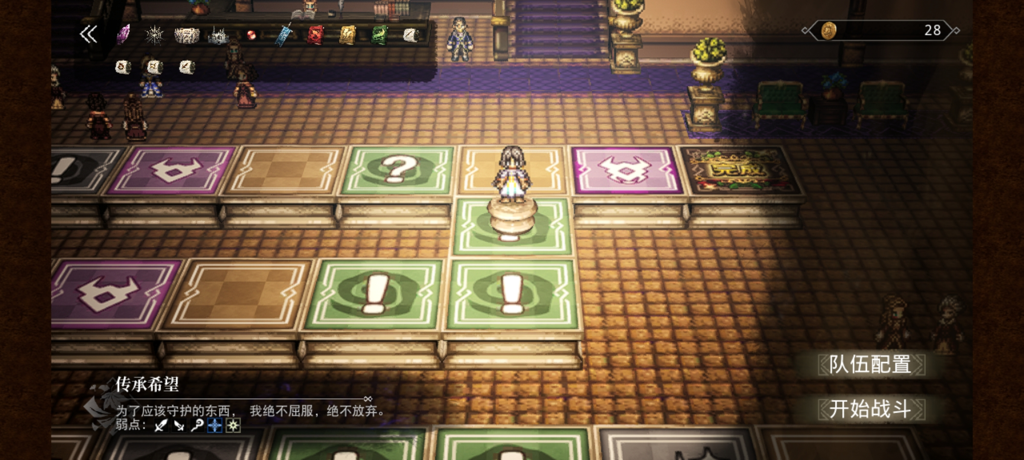Image resolution: width=1024 pixels, height=460 pixels.
Task: Inspect the yellow scroll item
Action: click(x=348, y=35)
